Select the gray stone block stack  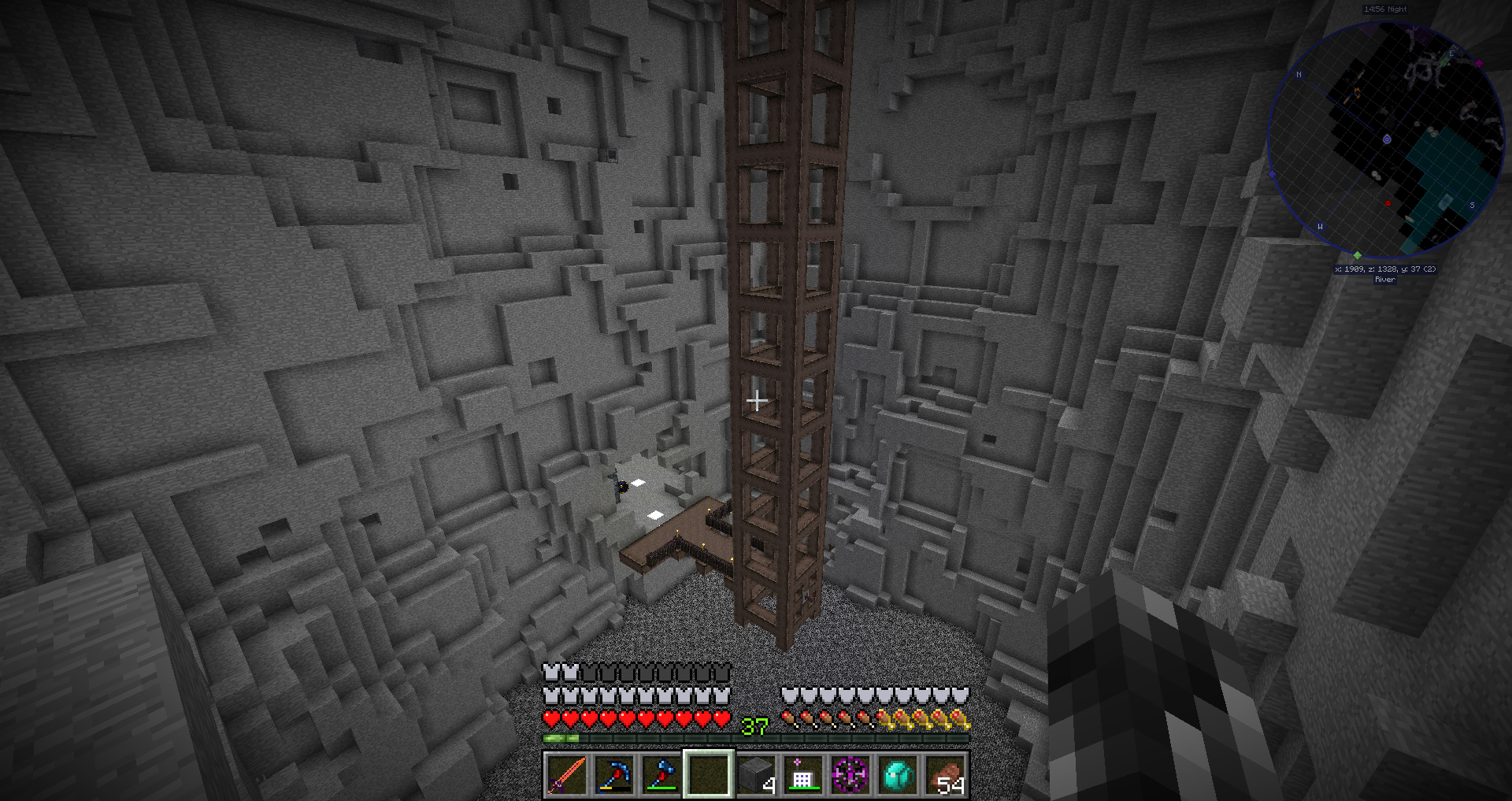coord(756,774)
